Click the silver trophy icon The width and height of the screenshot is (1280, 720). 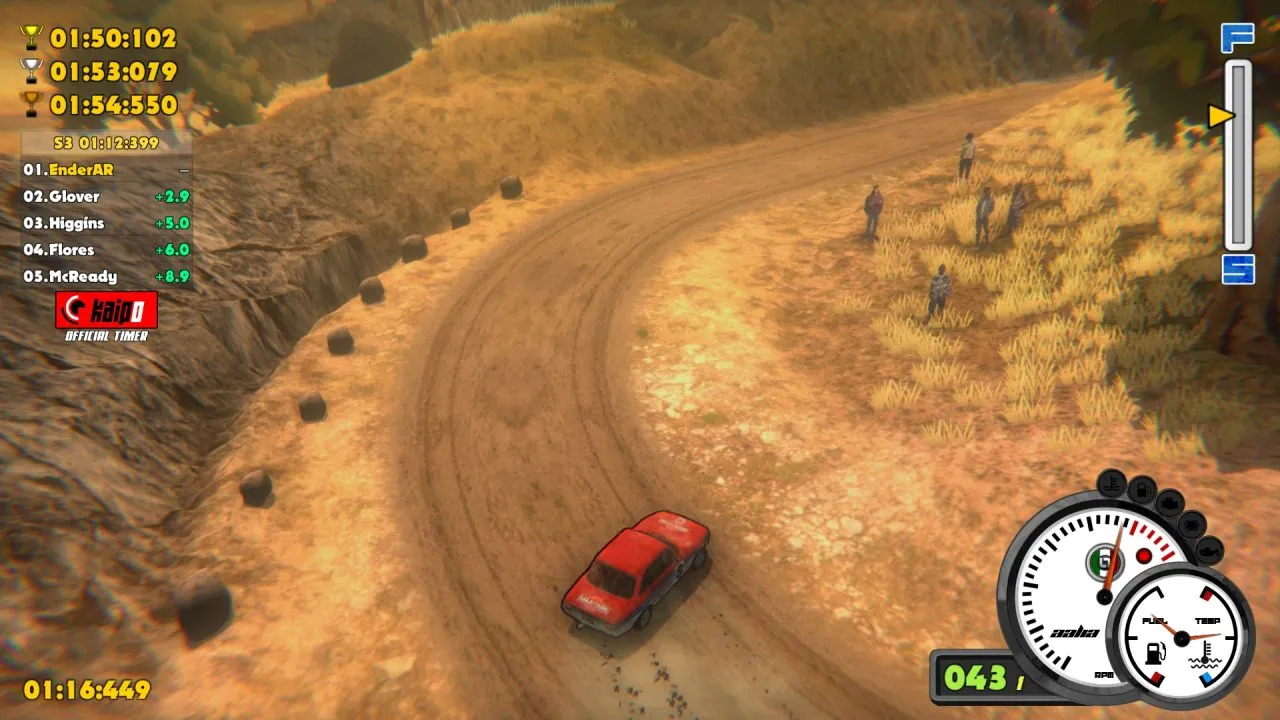[32, 71]
